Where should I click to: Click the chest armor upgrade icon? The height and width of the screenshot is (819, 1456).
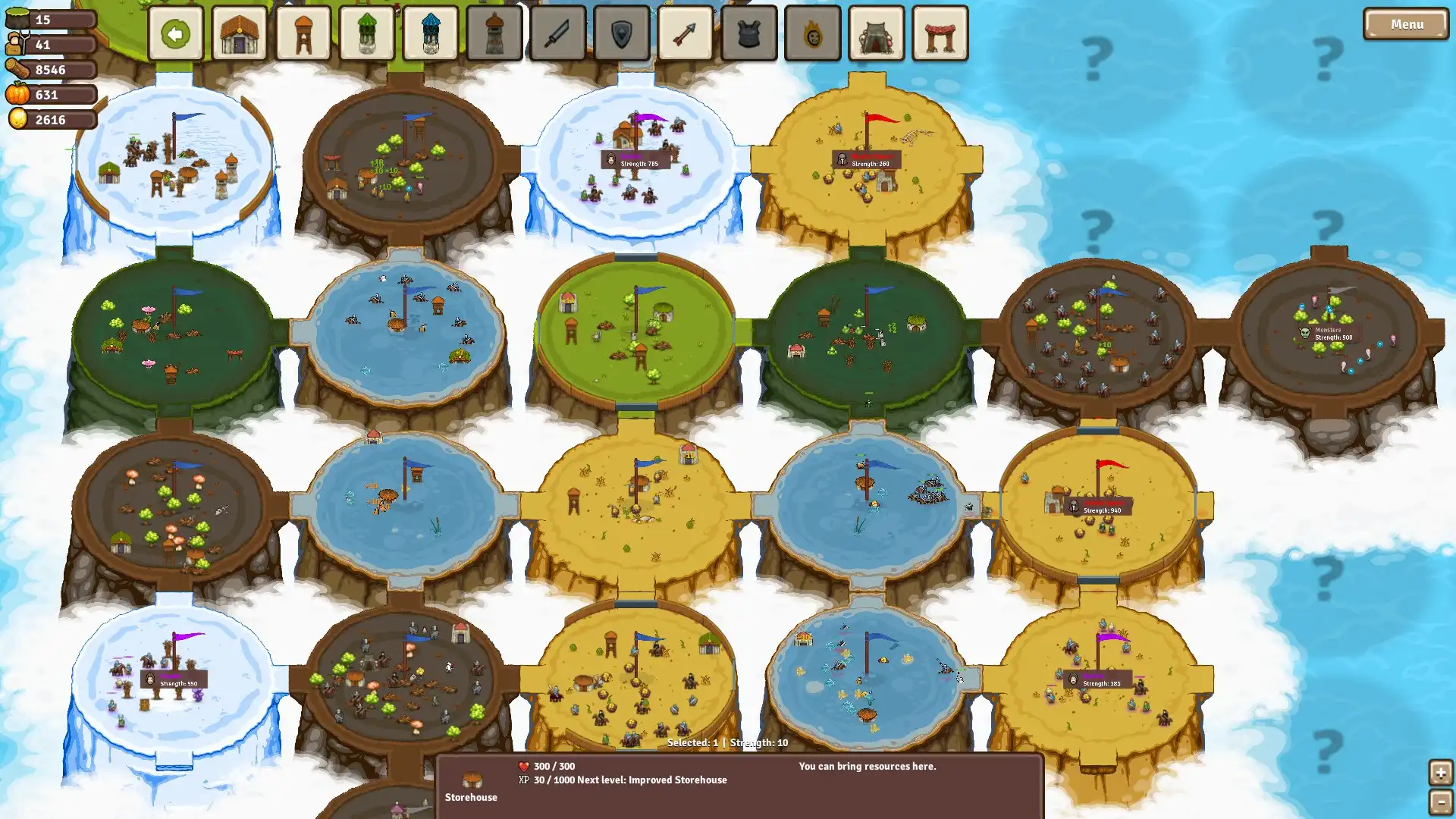point(749,33)
